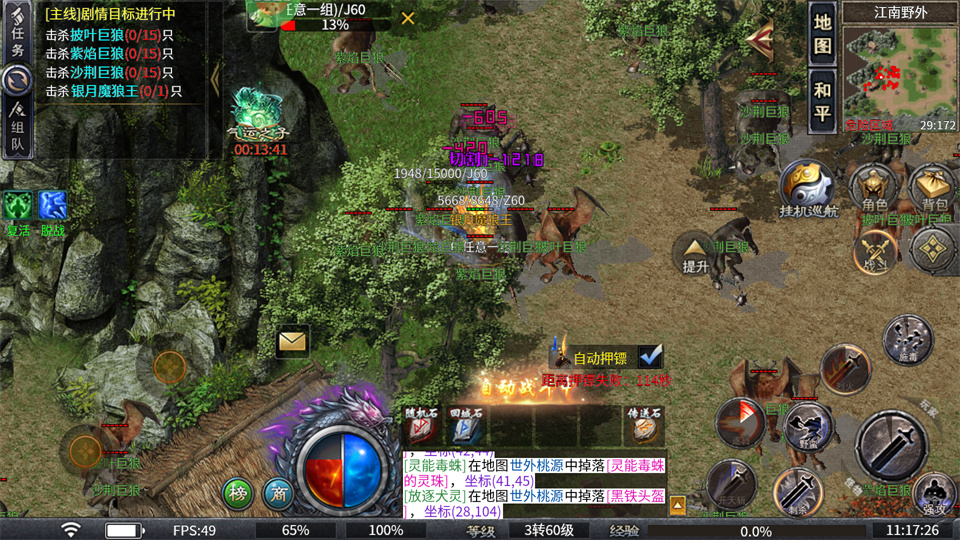The image size is (960, 540).
Task: Open the 地图 map button
Action: [x=822, y=34]
